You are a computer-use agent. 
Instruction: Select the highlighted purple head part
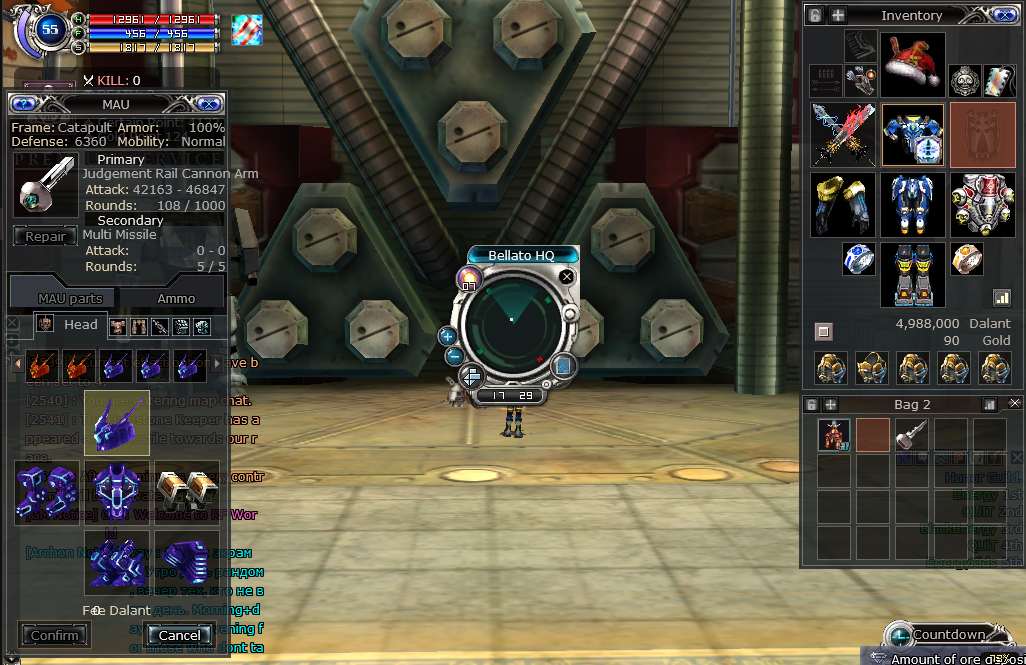(x=117, y=423)
